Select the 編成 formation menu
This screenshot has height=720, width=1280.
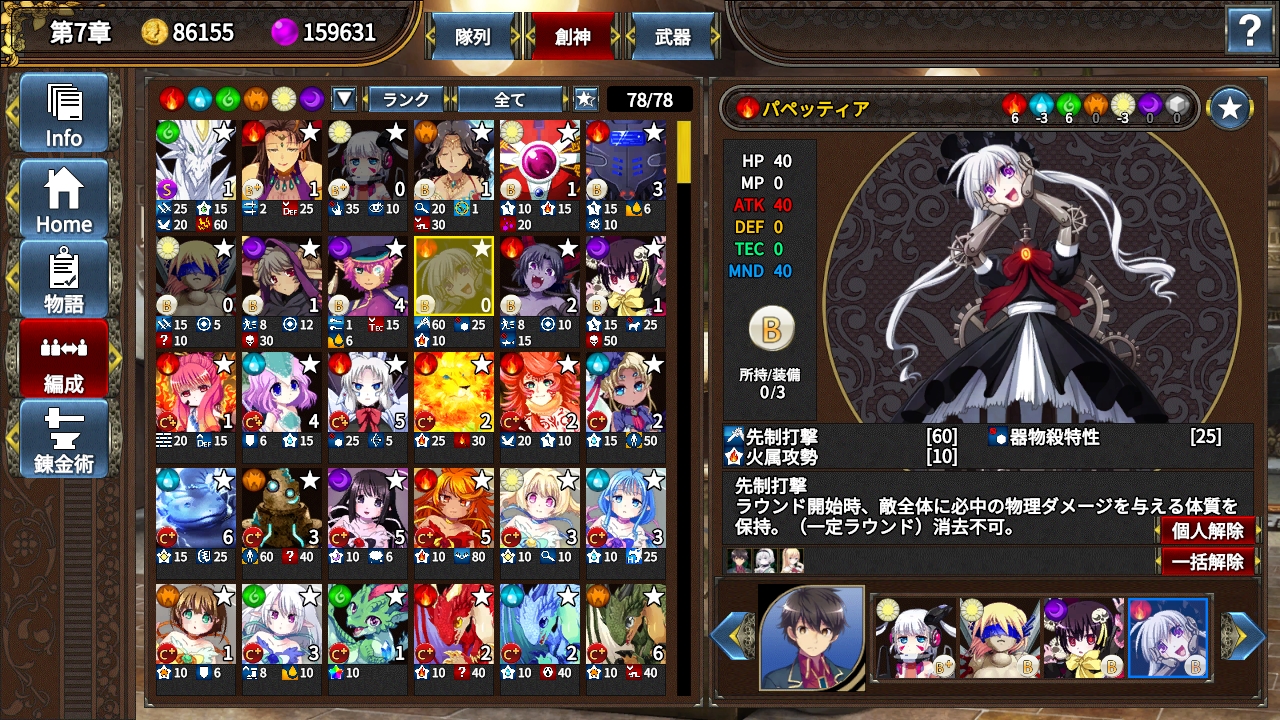[63, 358]
